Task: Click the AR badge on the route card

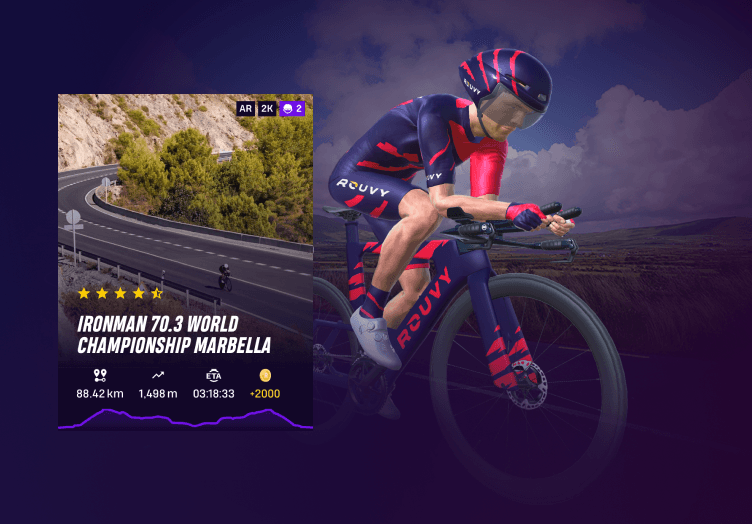Action: [246, 108]
